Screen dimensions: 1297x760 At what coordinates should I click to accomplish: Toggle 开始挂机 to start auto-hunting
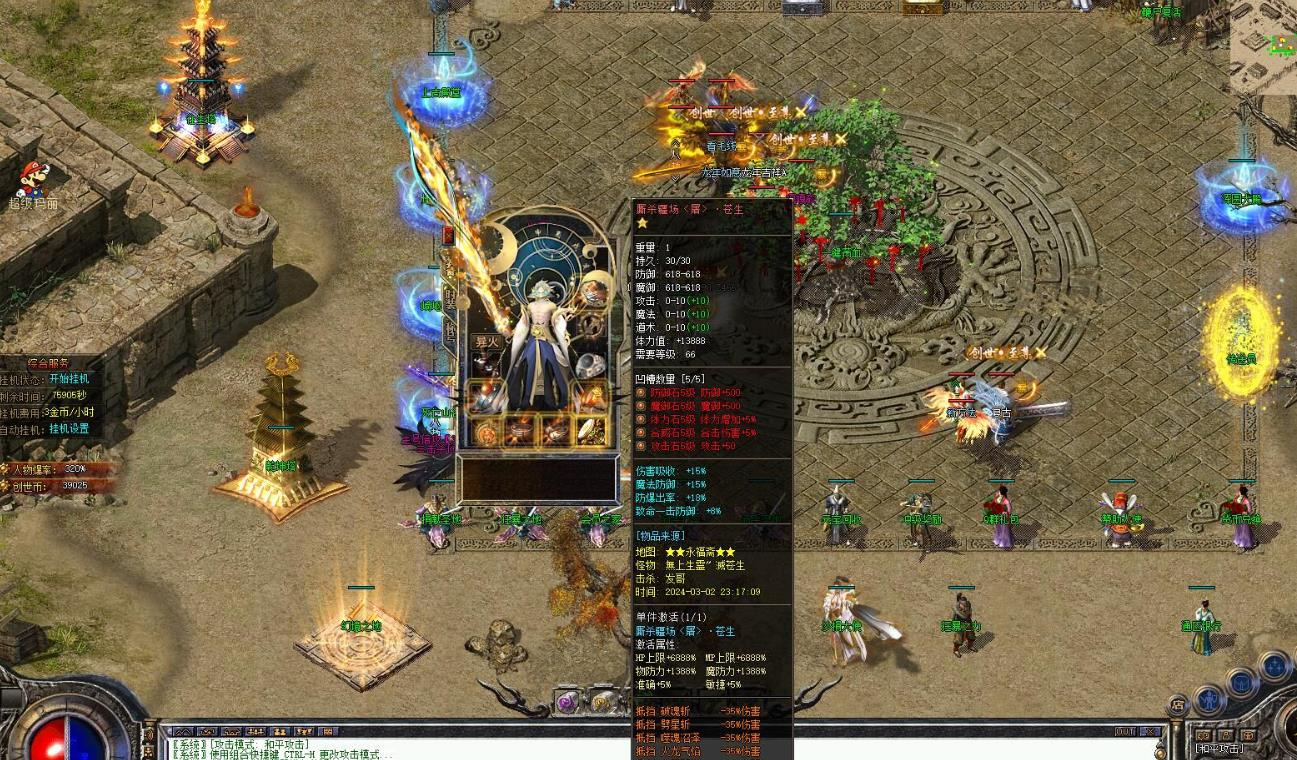click(x=69, y=380)
